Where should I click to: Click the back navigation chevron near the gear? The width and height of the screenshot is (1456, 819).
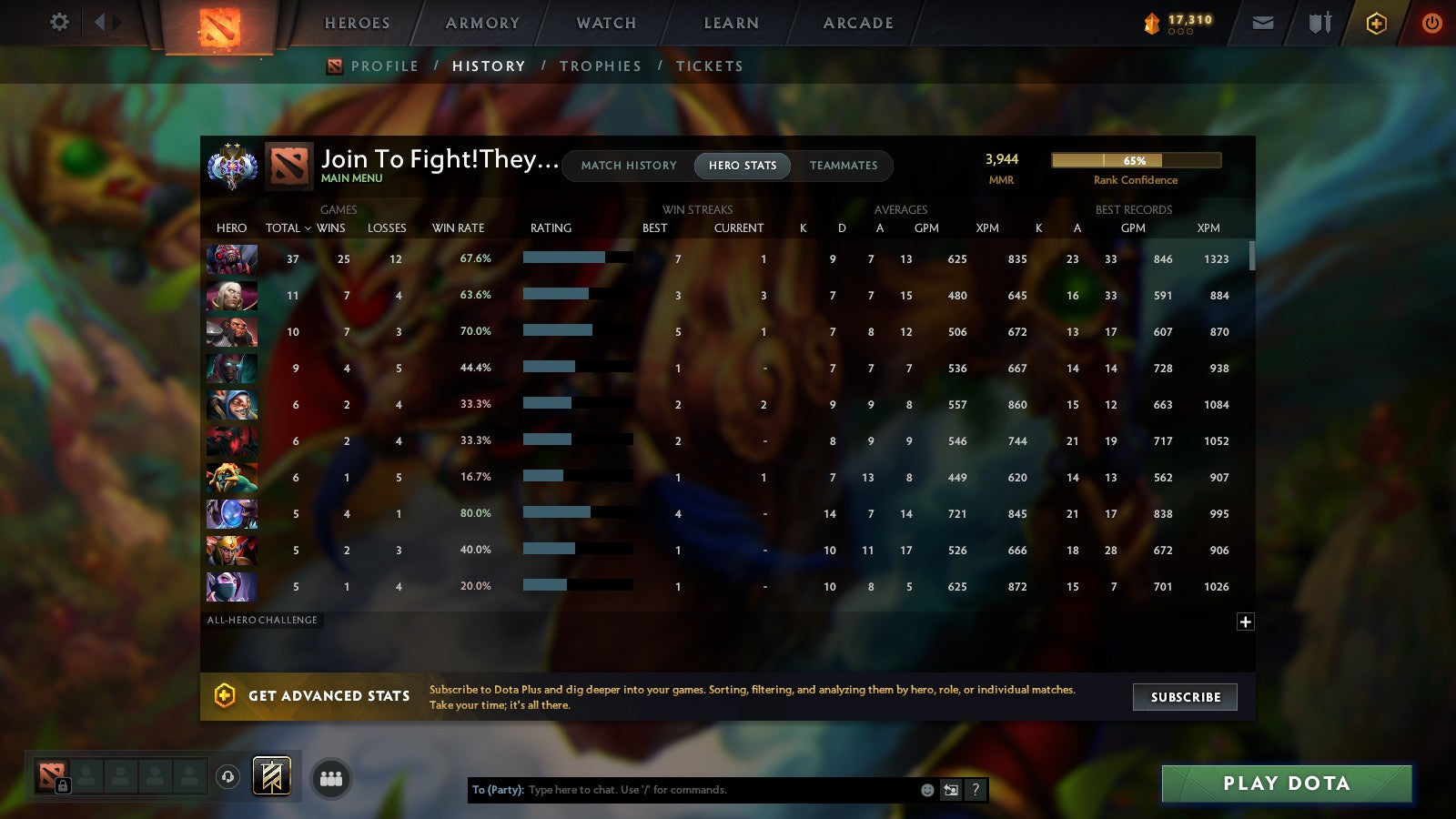click(x=99, y=23)
